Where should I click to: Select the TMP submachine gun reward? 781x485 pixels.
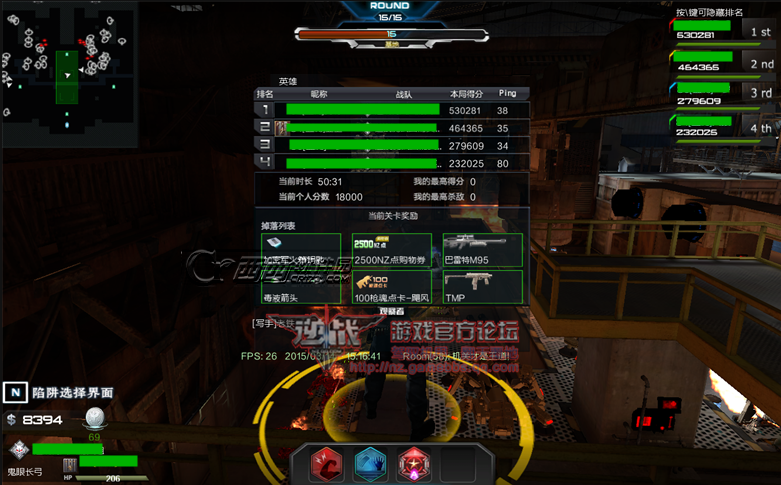point(482,287)
